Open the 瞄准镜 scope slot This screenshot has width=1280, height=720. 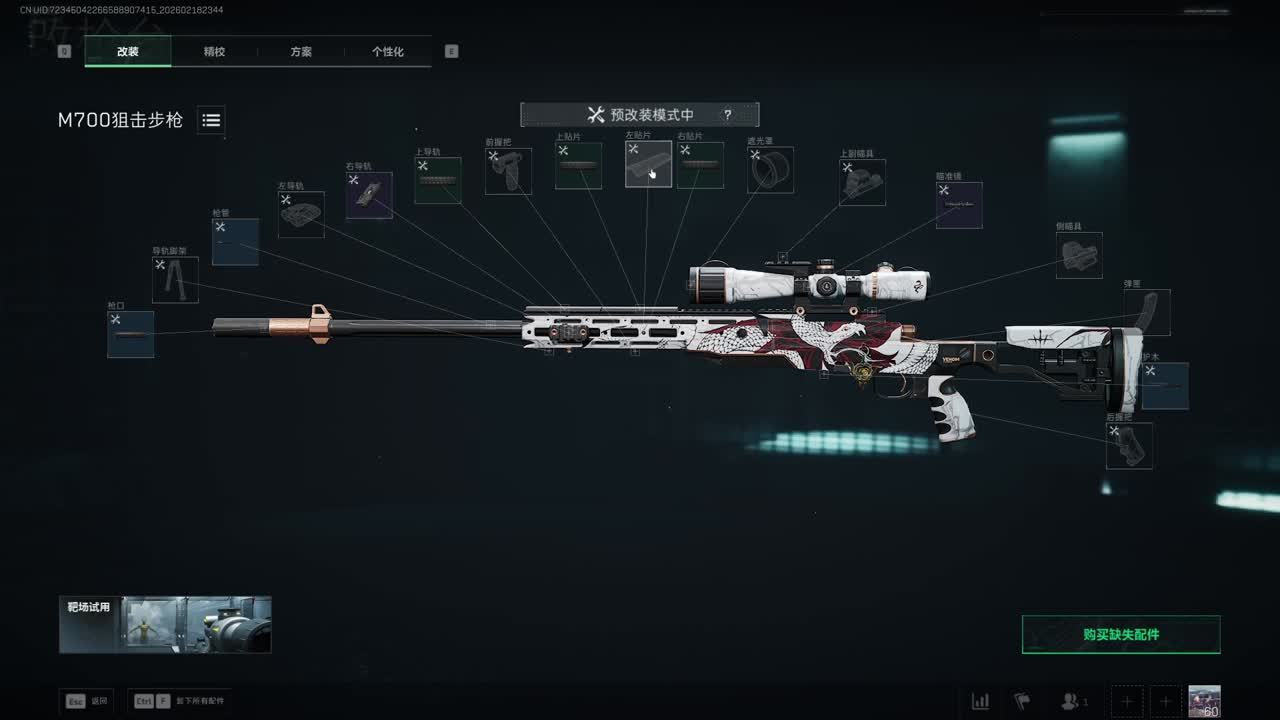click(x=959, y=205)
